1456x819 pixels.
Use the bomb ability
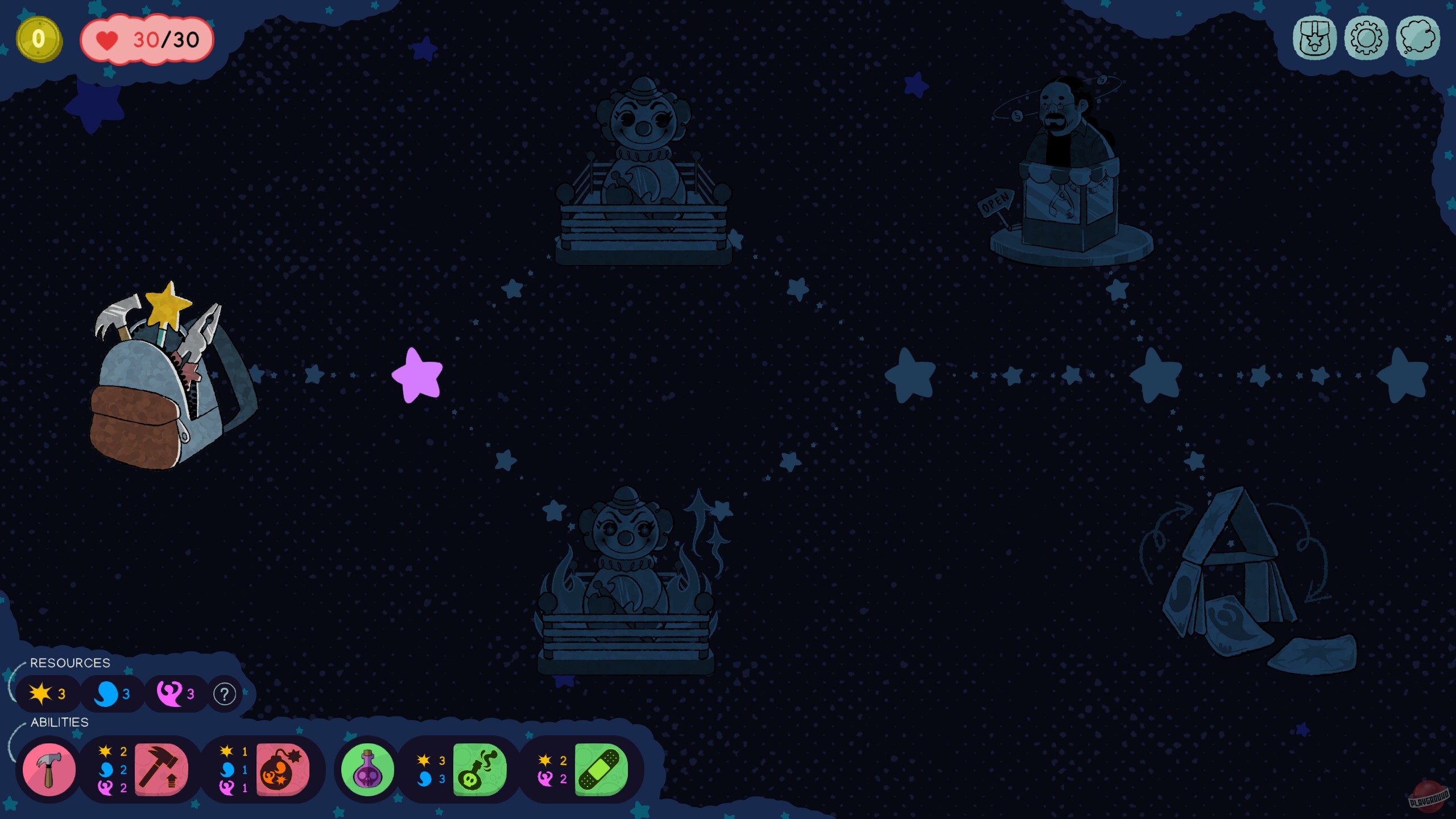pos(283,769)
